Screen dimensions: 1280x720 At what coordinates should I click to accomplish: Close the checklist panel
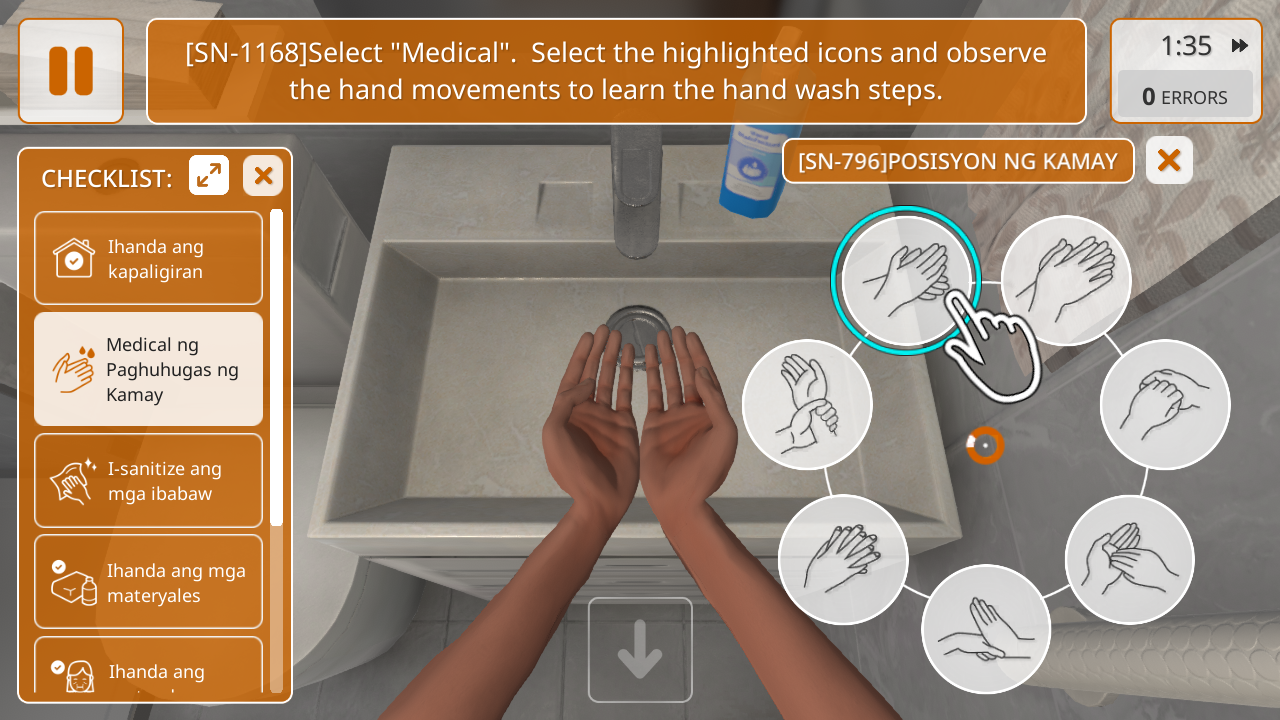click(x=263, y=176)
